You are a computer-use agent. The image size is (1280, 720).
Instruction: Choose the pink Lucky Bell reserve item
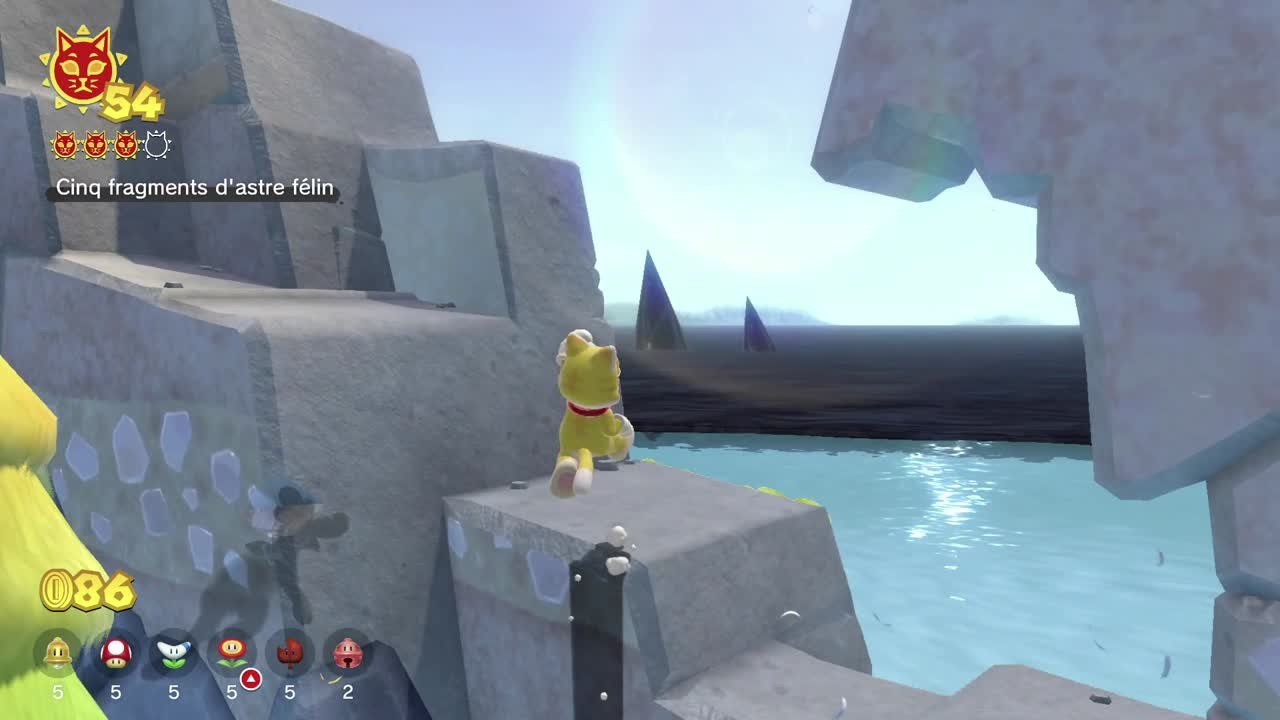coord(348,653)
